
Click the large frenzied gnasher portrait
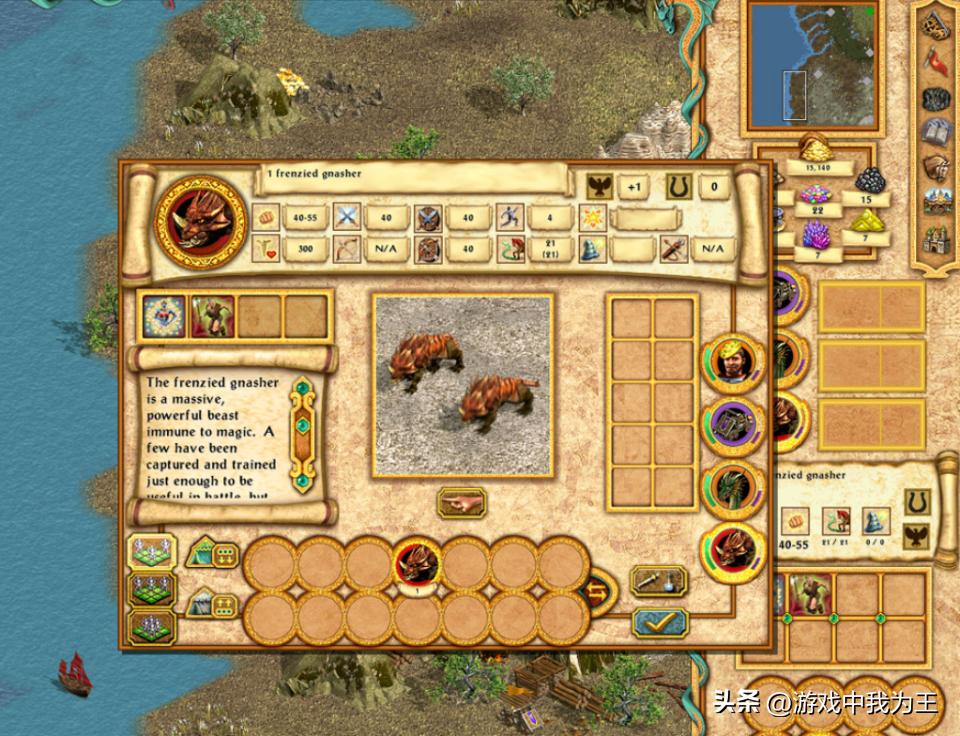pyautogui.click(x=200, y=222)
